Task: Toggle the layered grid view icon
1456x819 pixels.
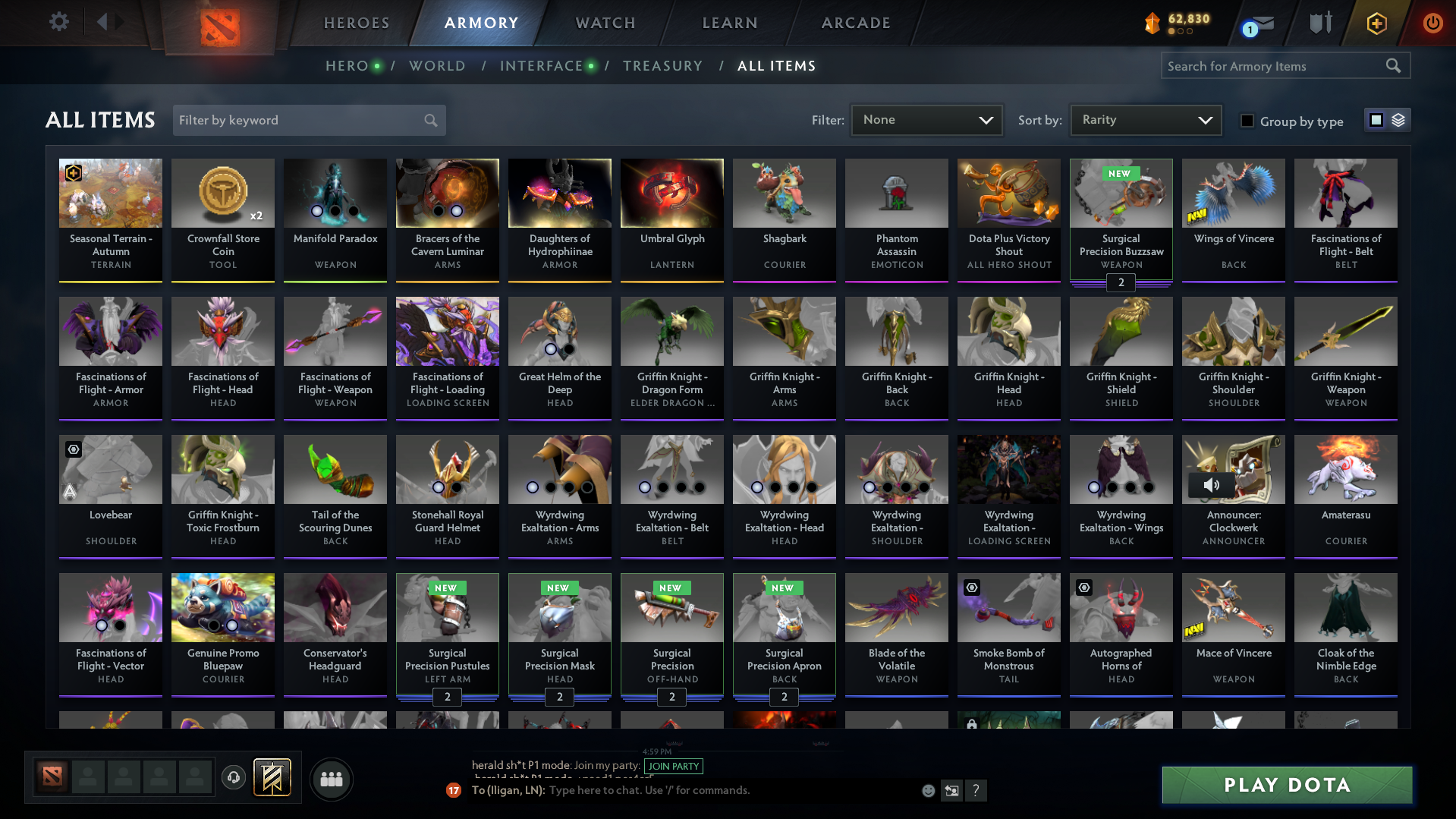Action: (x=1398, y=119)
